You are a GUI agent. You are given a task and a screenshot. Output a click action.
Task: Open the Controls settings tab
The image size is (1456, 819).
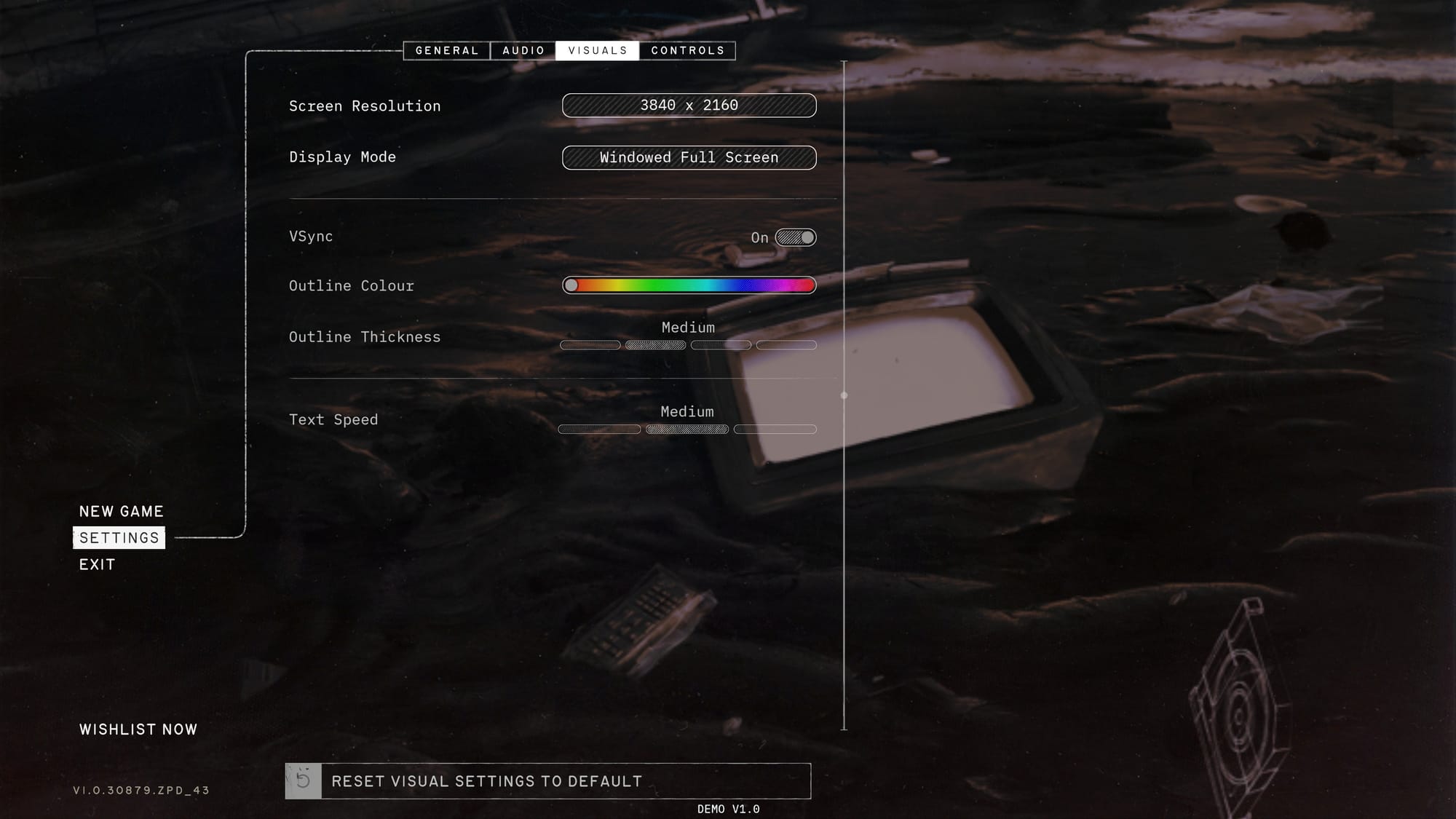[x=687, y=50]
